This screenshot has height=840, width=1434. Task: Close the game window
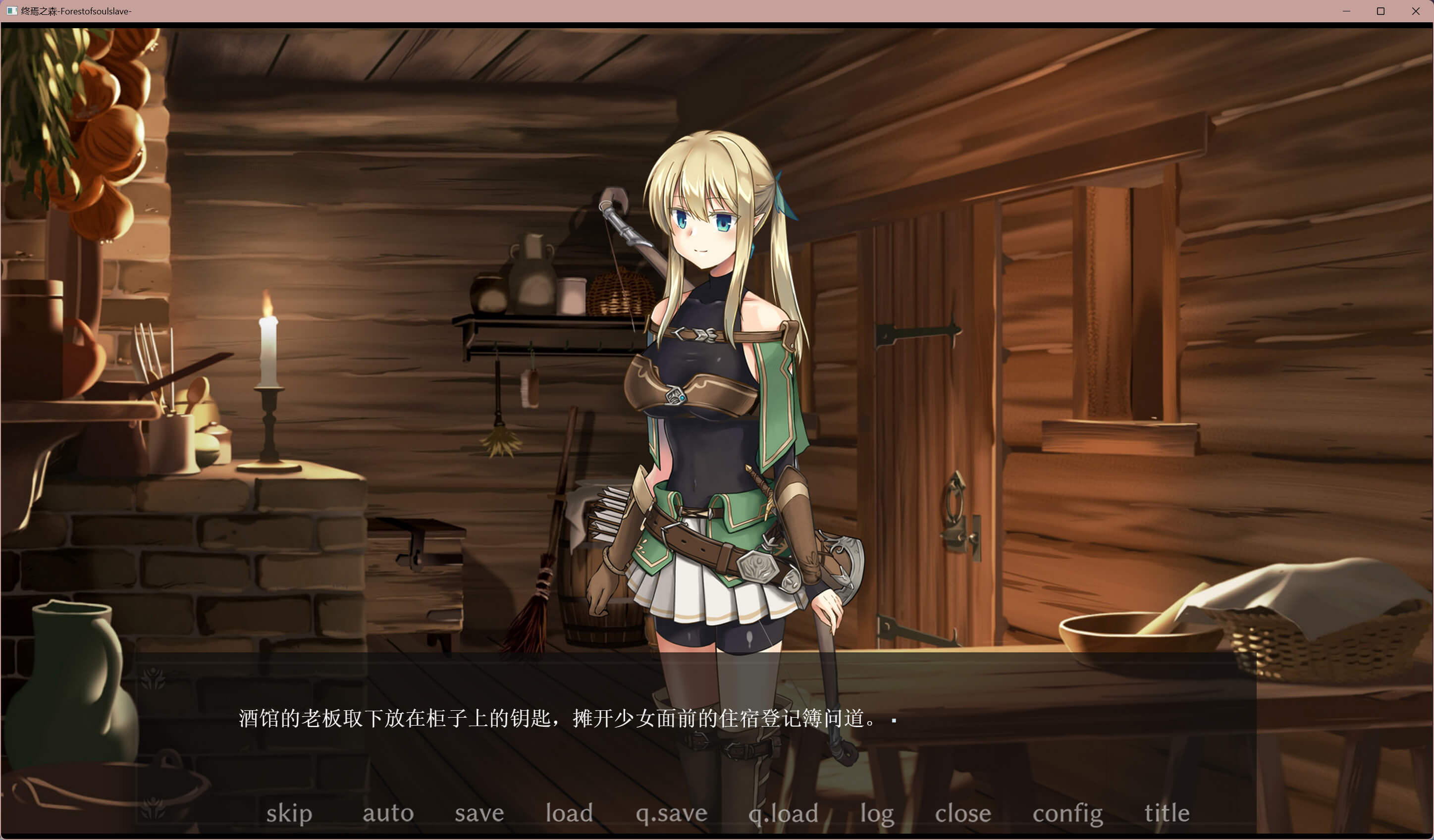click(x=1416, y=11)
